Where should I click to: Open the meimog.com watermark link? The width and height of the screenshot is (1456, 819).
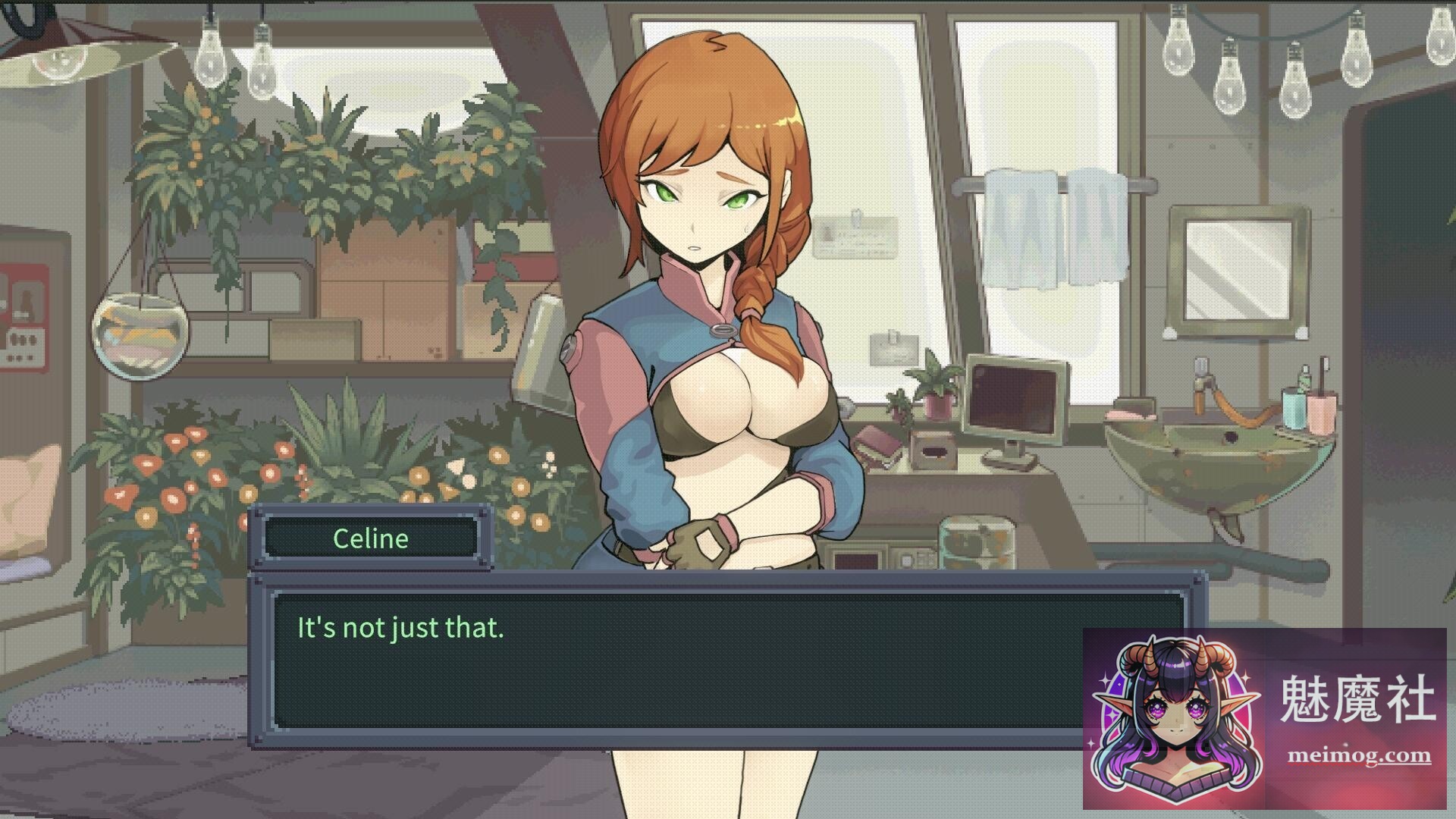(x=1359, y=755)
